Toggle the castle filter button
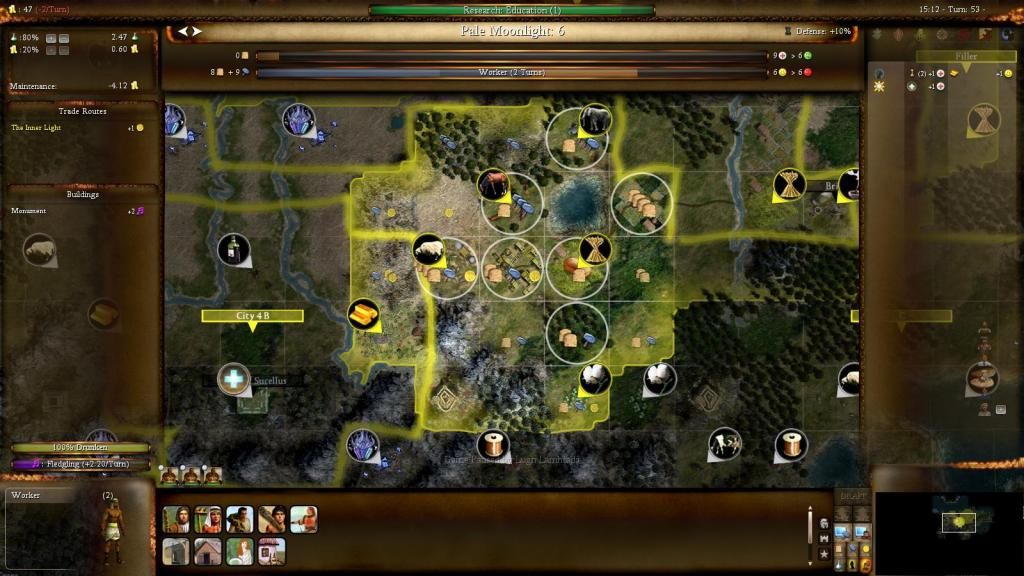This screenshot has width=1024, height=576. 824,538
